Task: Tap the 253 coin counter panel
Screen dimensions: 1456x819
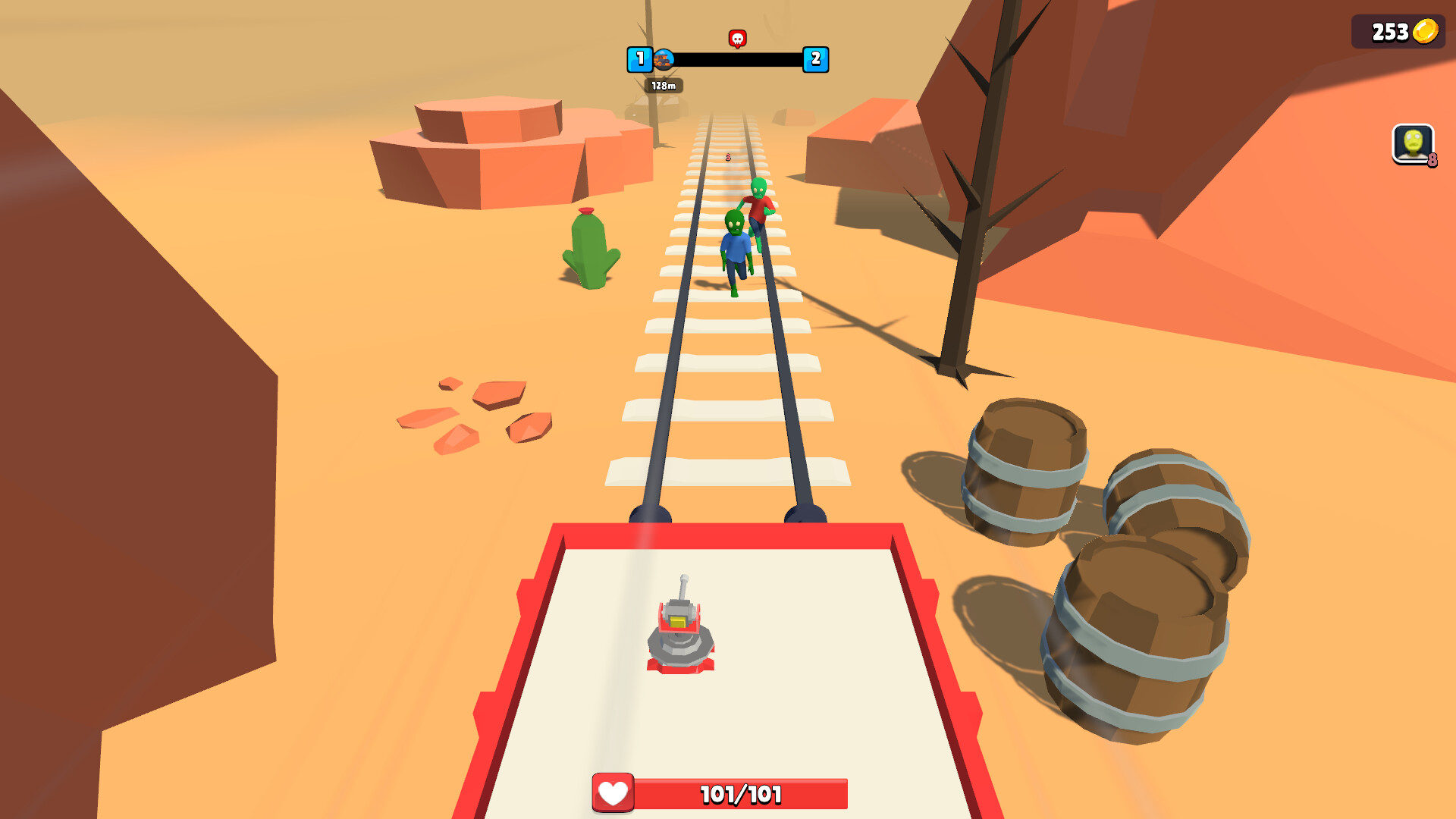Action: (x=1399, y=32)
